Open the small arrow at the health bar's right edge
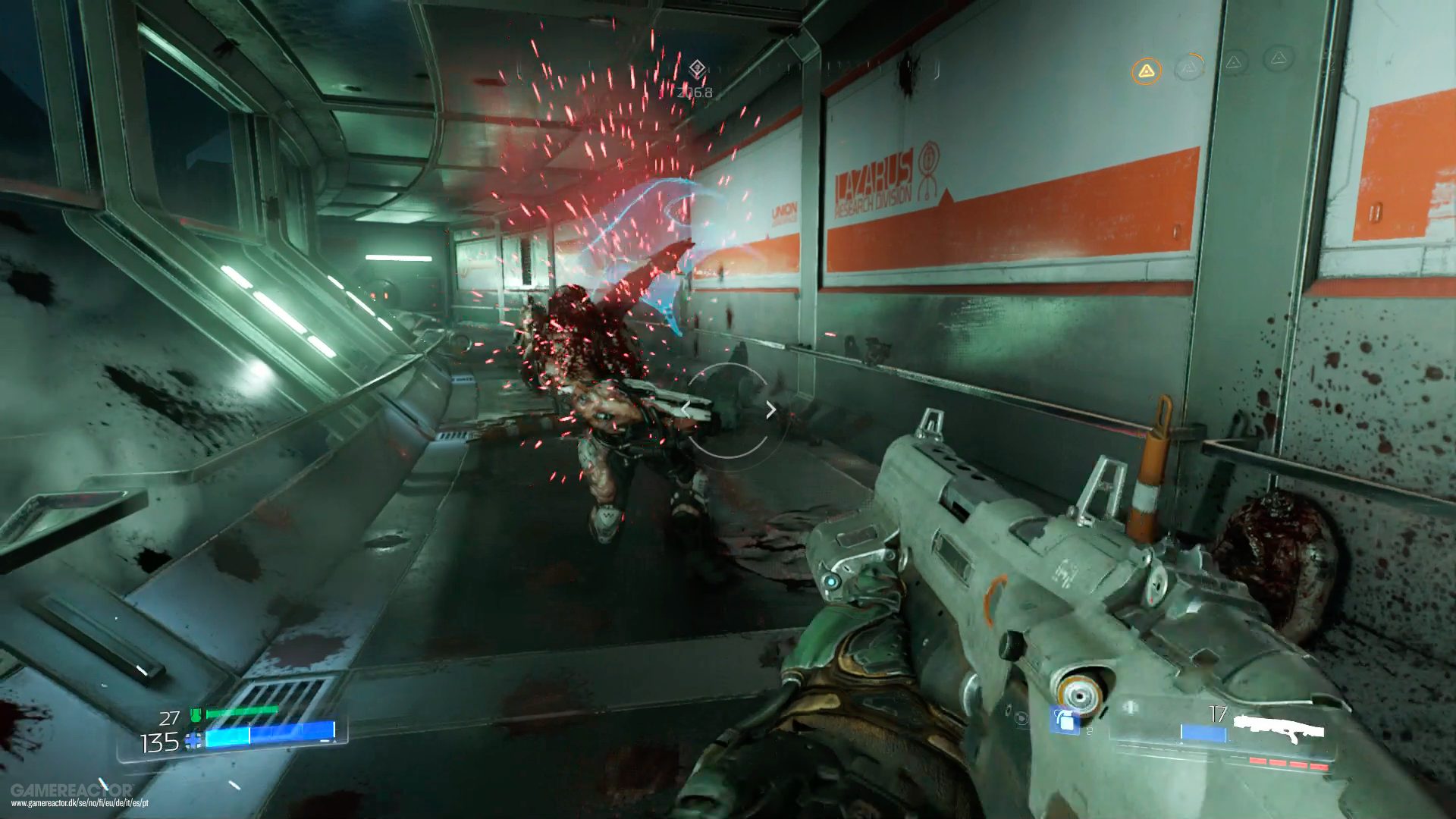Image resolution: width=1456 pixels, height=819 pixels. 334,742
